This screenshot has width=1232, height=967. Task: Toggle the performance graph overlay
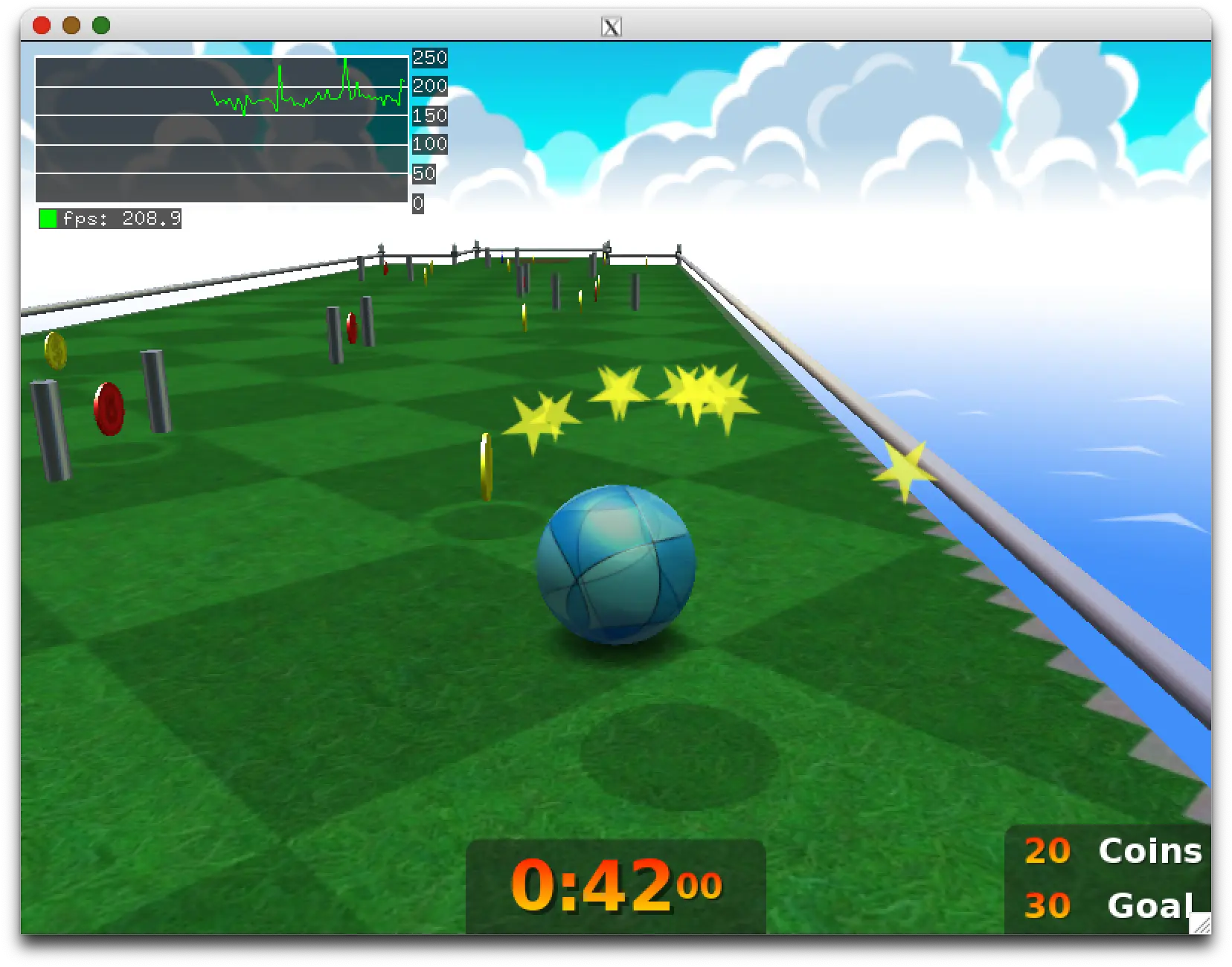tap(219, 130)
